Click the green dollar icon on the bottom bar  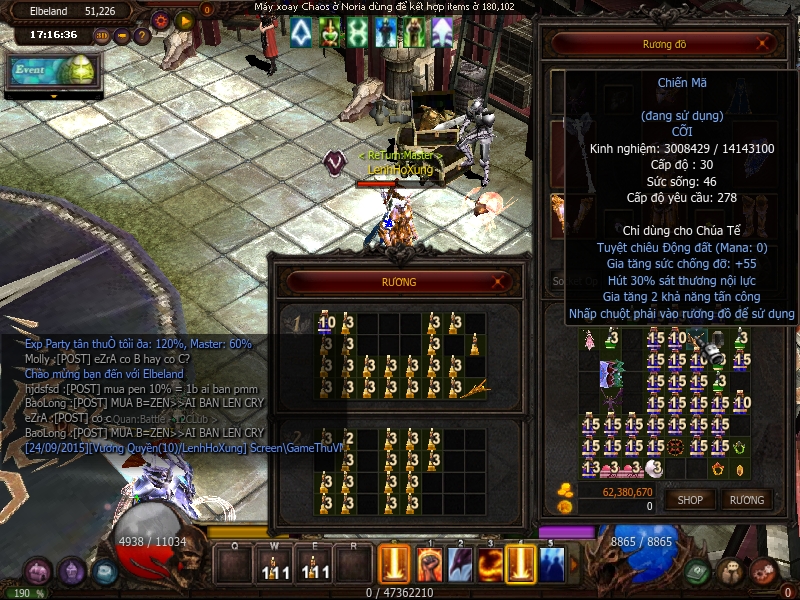coord(699,571)
